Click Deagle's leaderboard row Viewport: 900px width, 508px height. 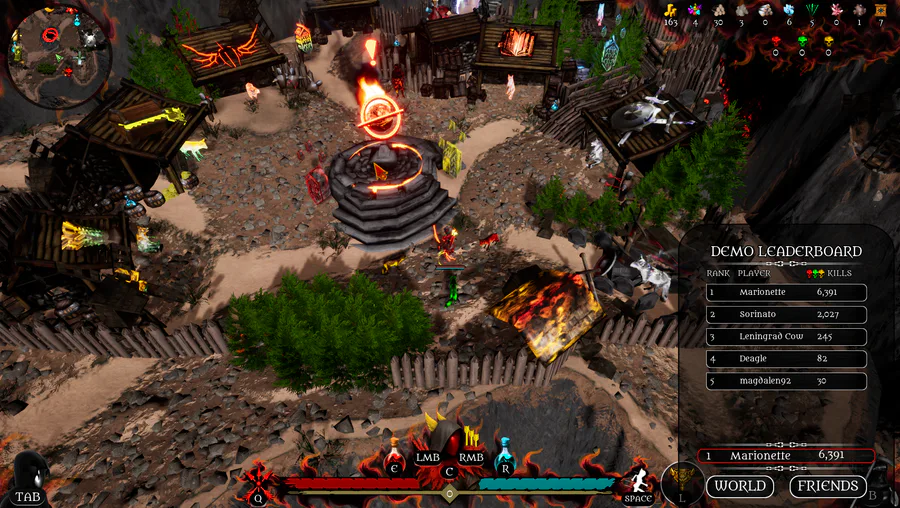click(x=786, y=359)
